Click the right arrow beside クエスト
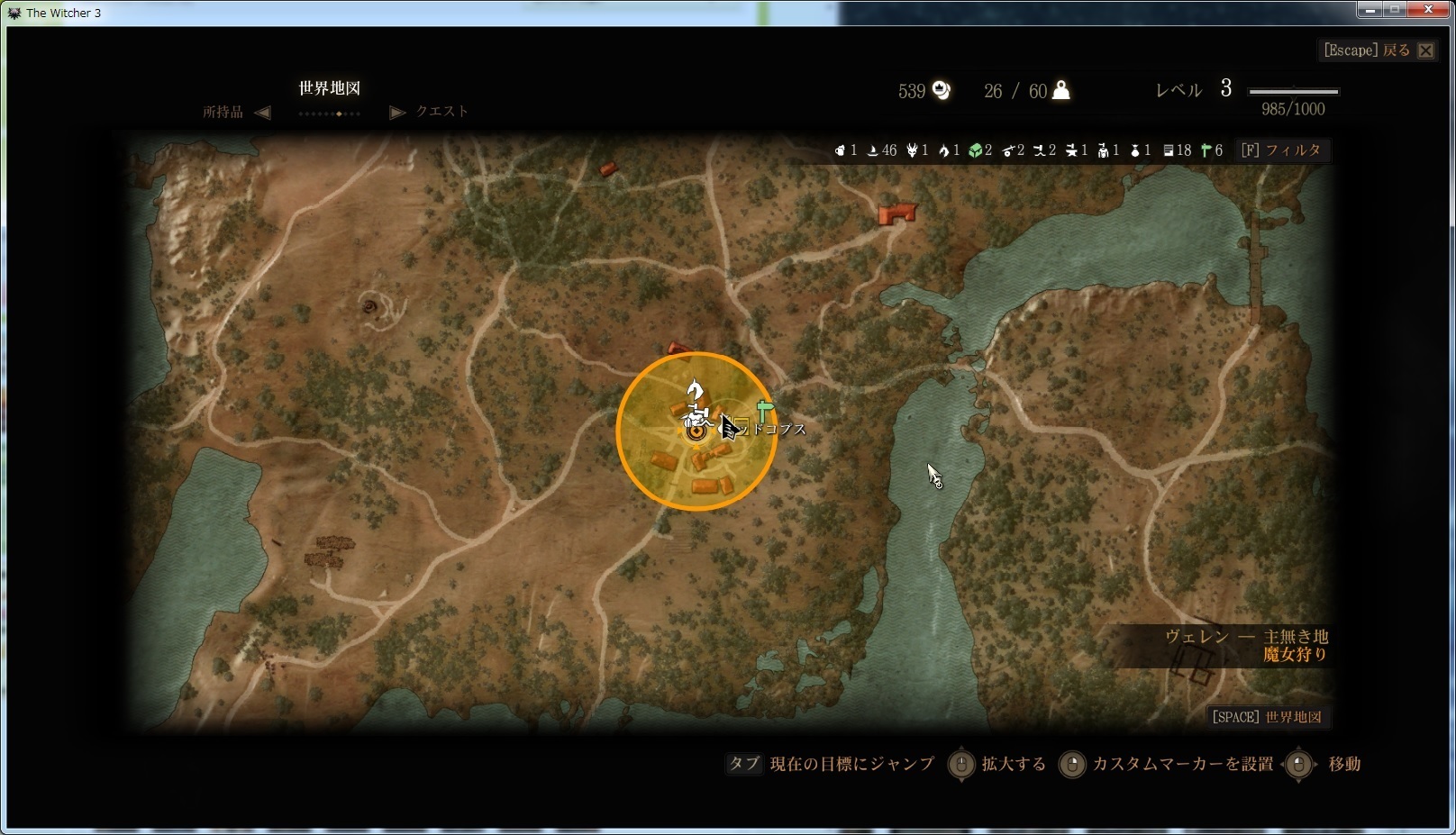Screen dimensions: 1456x835 397,112
